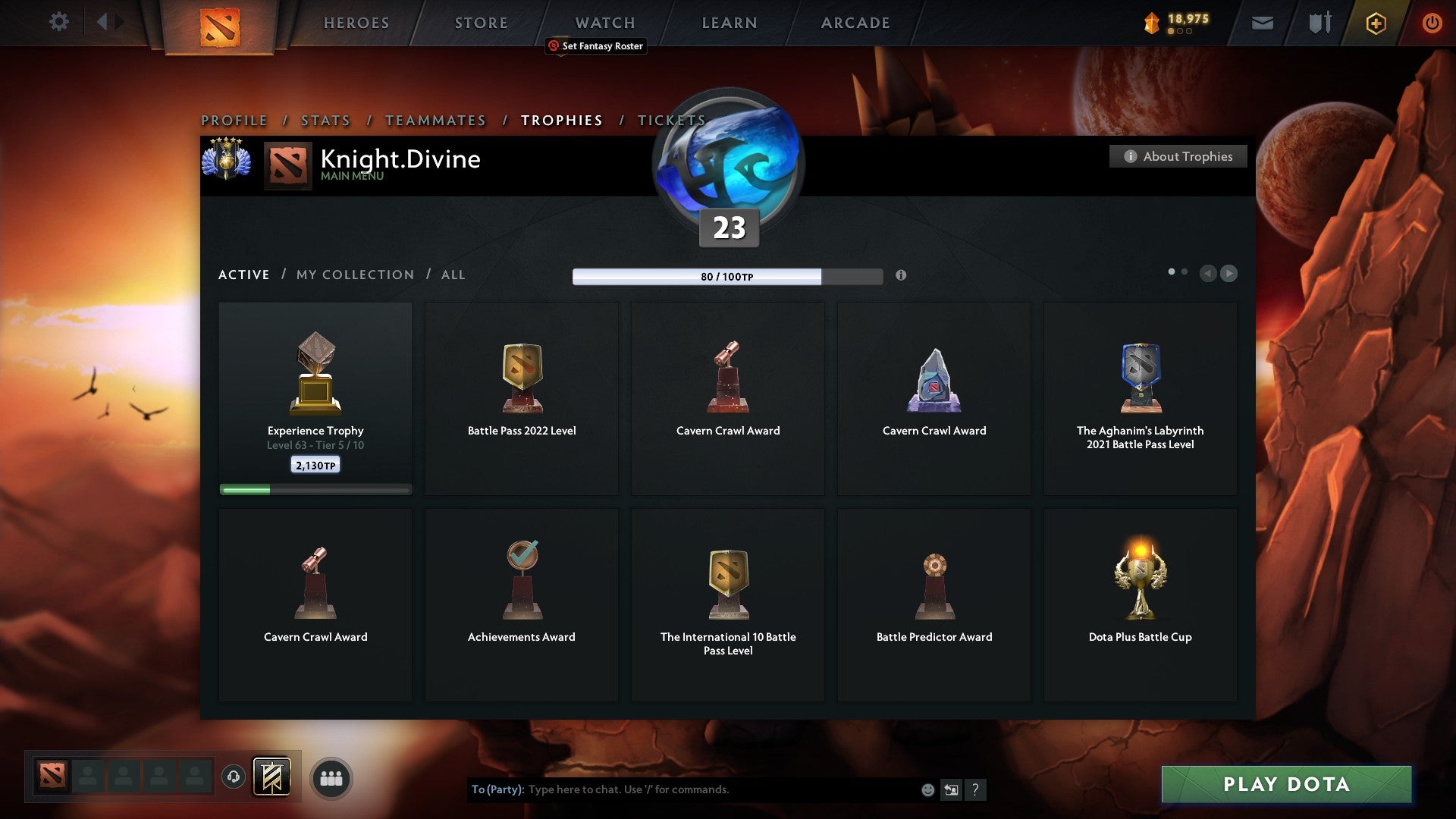
Task: Toggle chat emoticon picker in the chat bar
Action: (927, 789)
